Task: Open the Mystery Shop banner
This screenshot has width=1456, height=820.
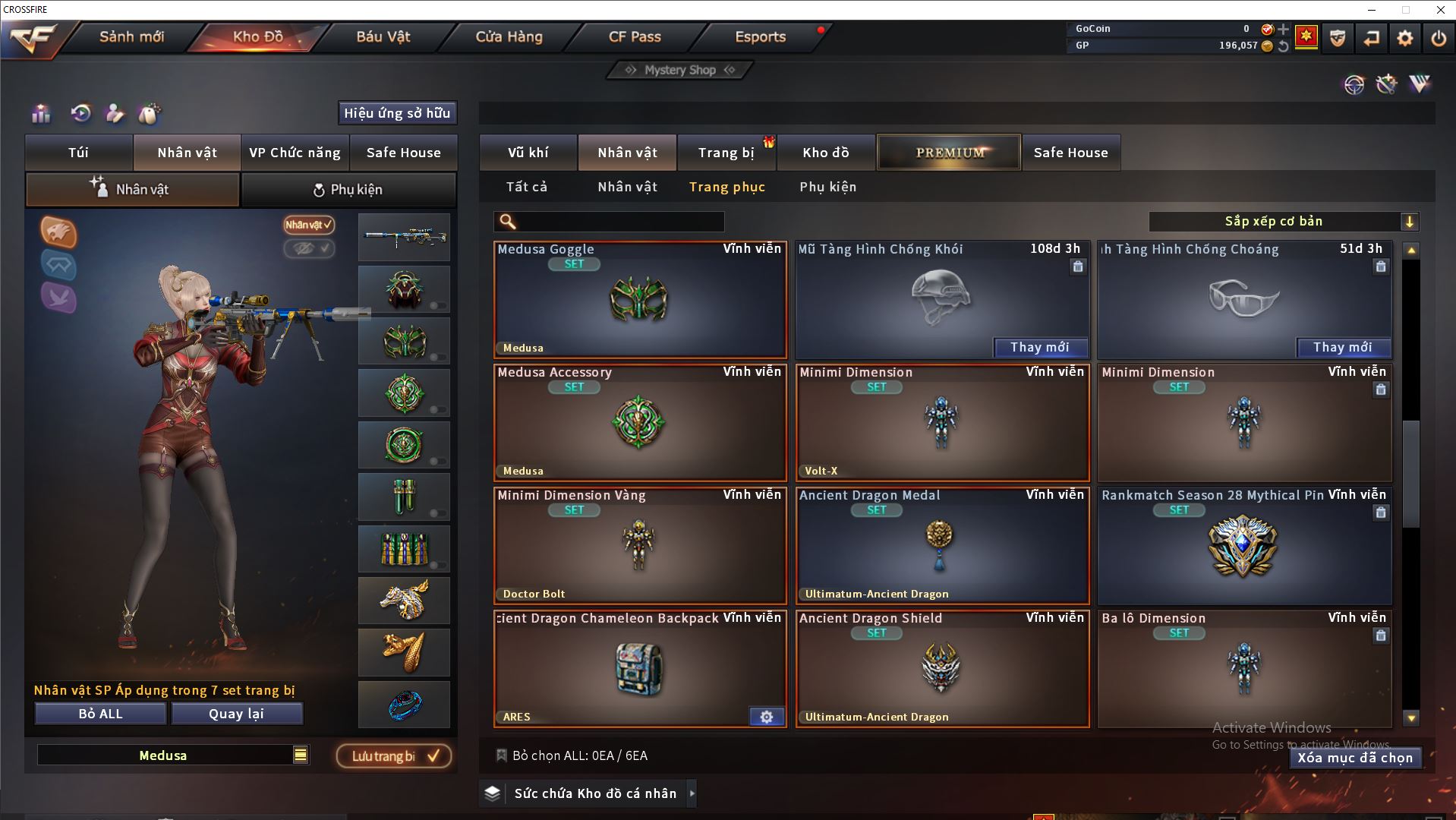Action: point(680,70)
